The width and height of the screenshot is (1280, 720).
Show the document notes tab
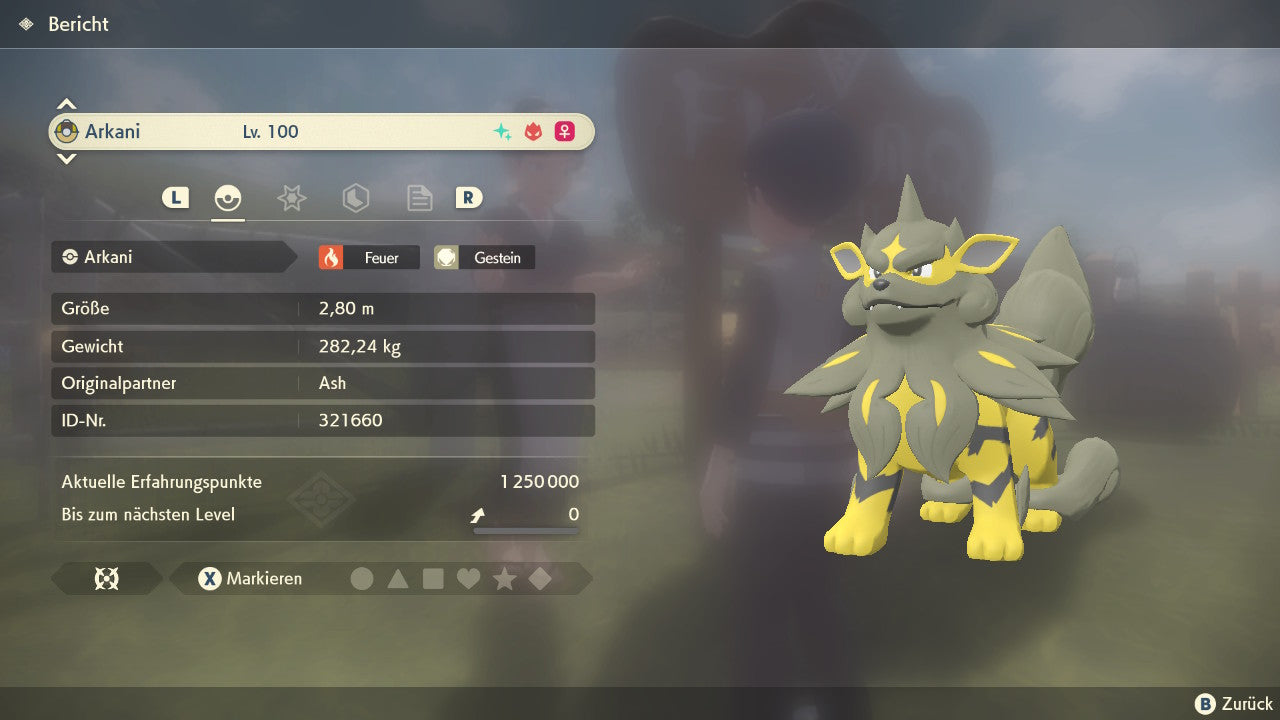419,198
